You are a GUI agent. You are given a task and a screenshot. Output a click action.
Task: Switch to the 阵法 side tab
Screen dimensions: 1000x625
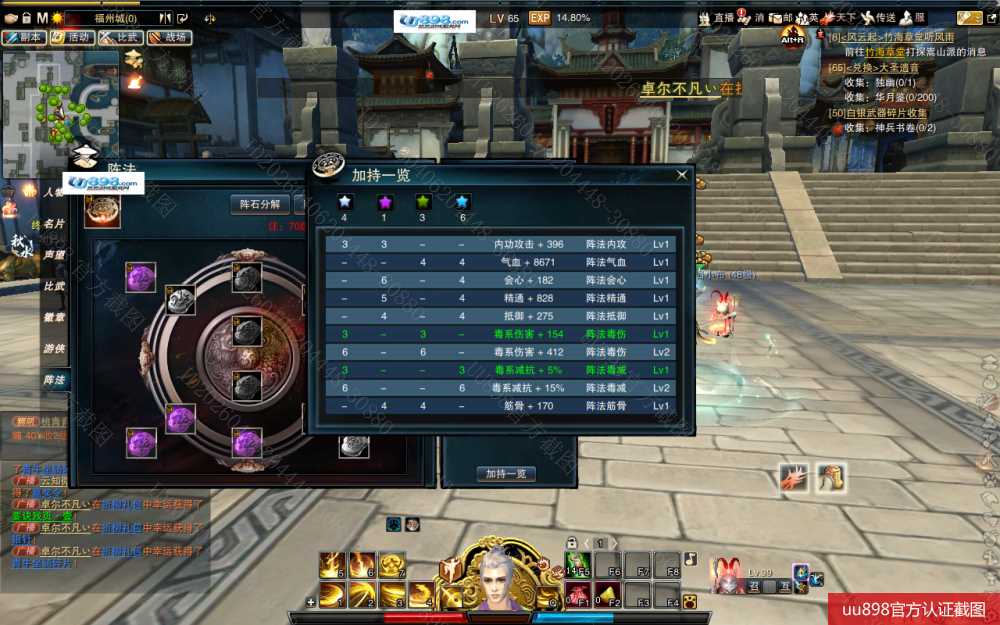pyautogui.click(x=54, y=379)
